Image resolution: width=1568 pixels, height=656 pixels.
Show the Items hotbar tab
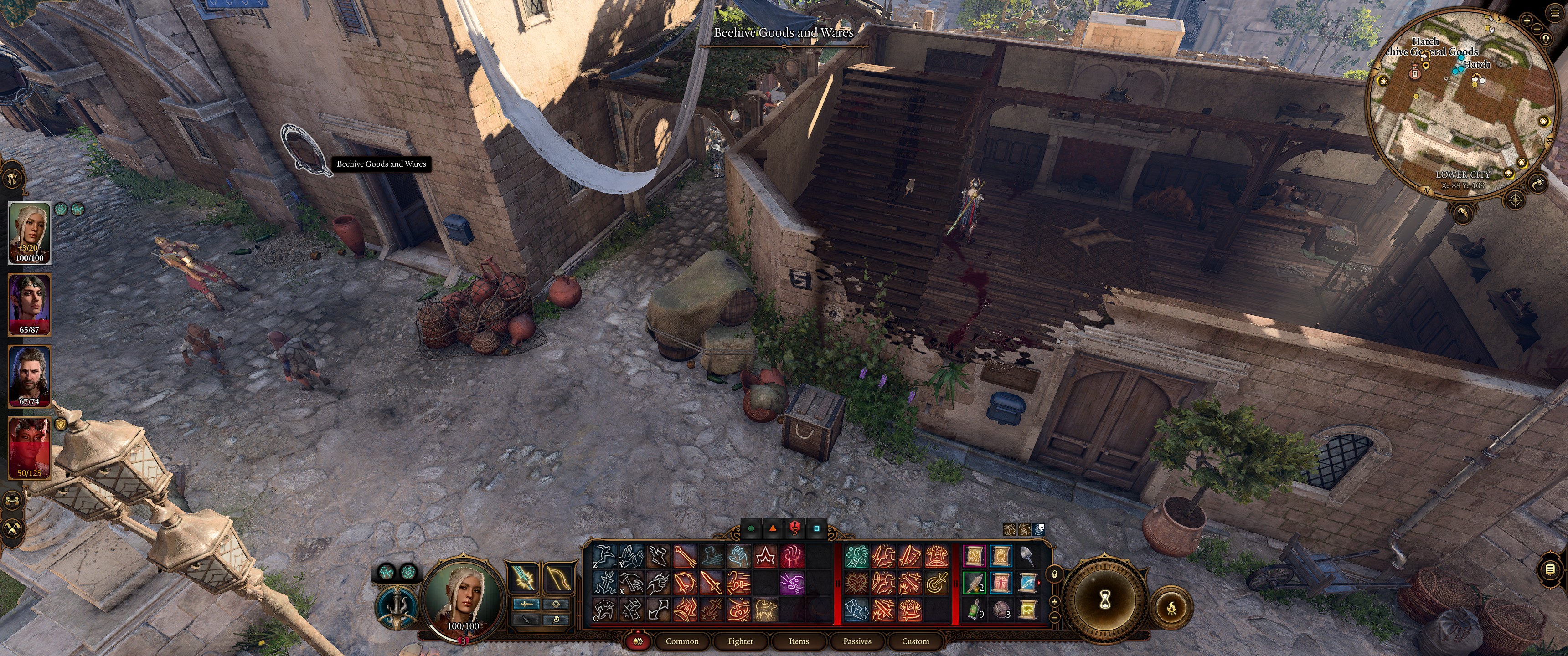[x=799, y=641]
